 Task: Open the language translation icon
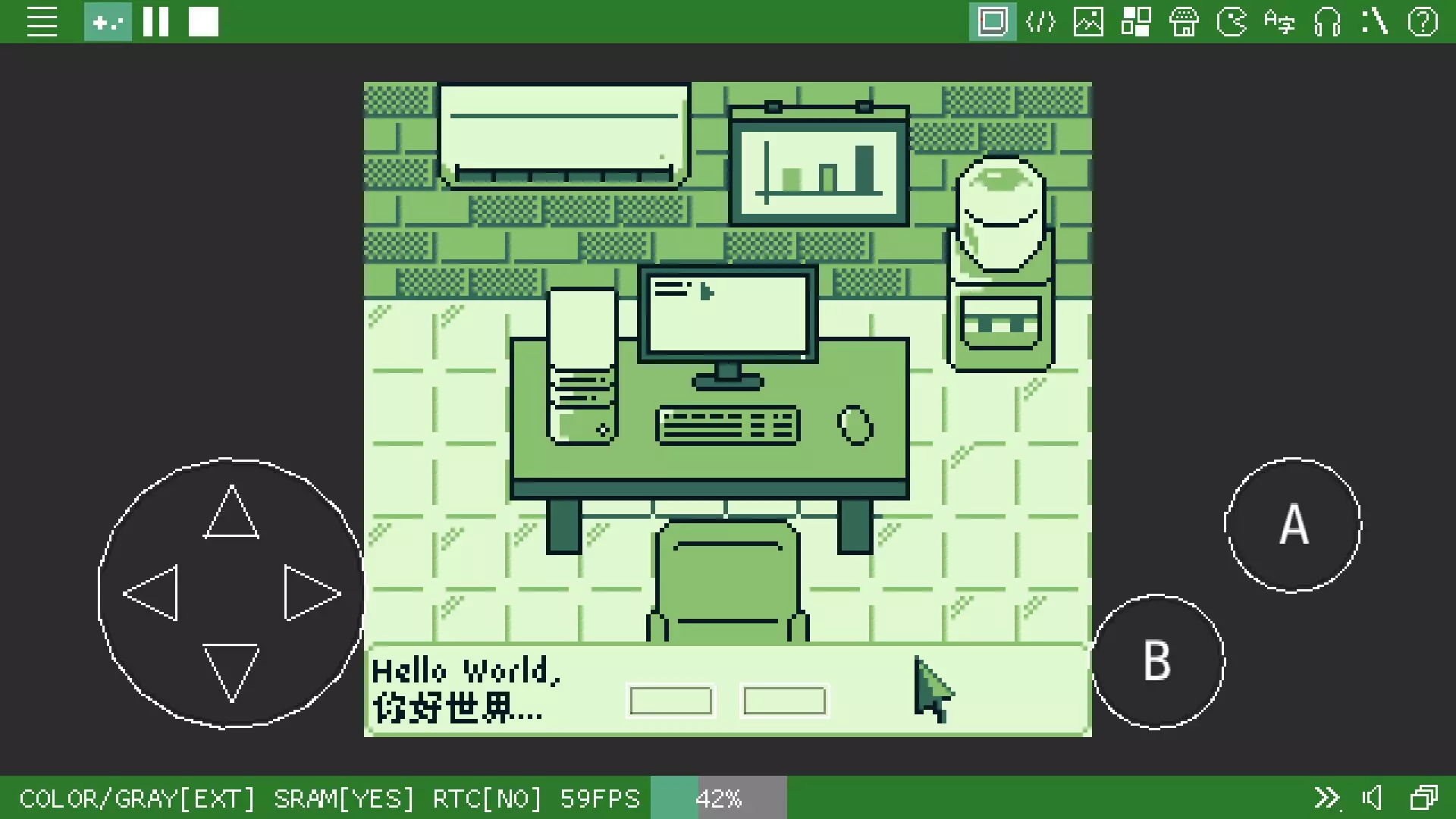pos(1279,22)
